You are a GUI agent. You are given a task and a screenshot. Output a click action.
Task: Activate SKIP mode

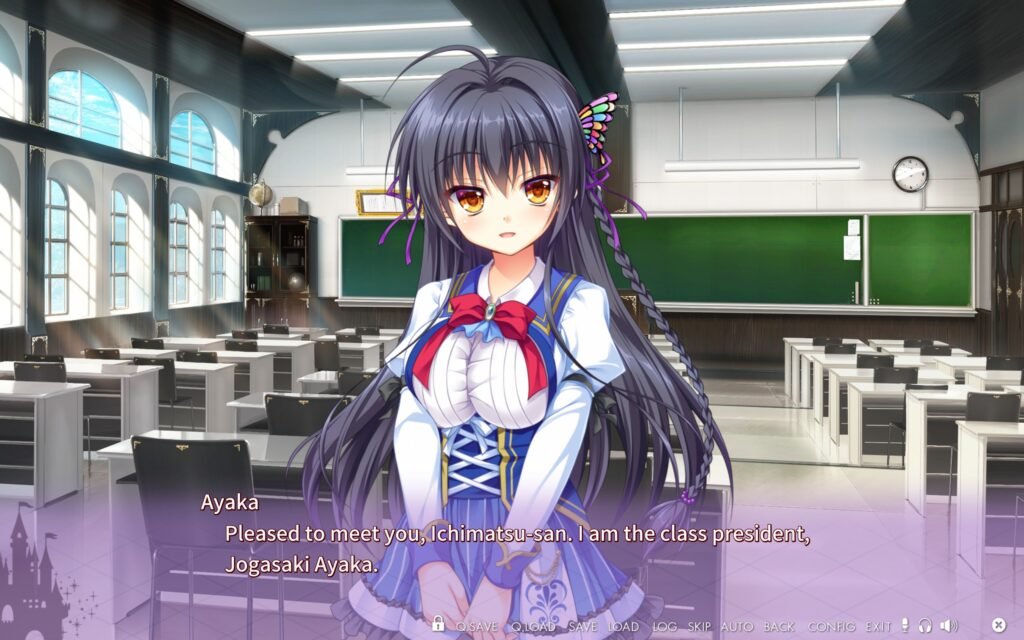tap(699, 626)
